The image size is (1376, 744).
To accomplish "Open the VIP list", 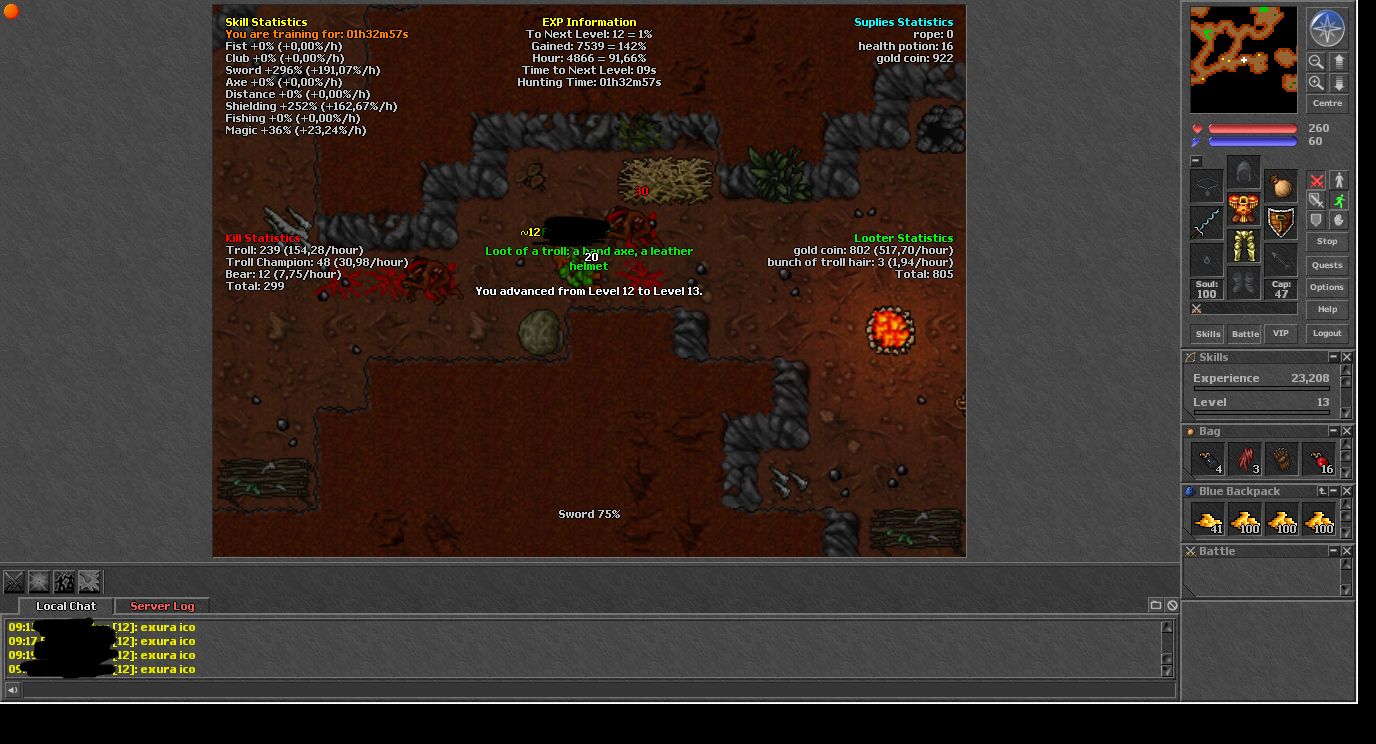I will pos(1280,334).
